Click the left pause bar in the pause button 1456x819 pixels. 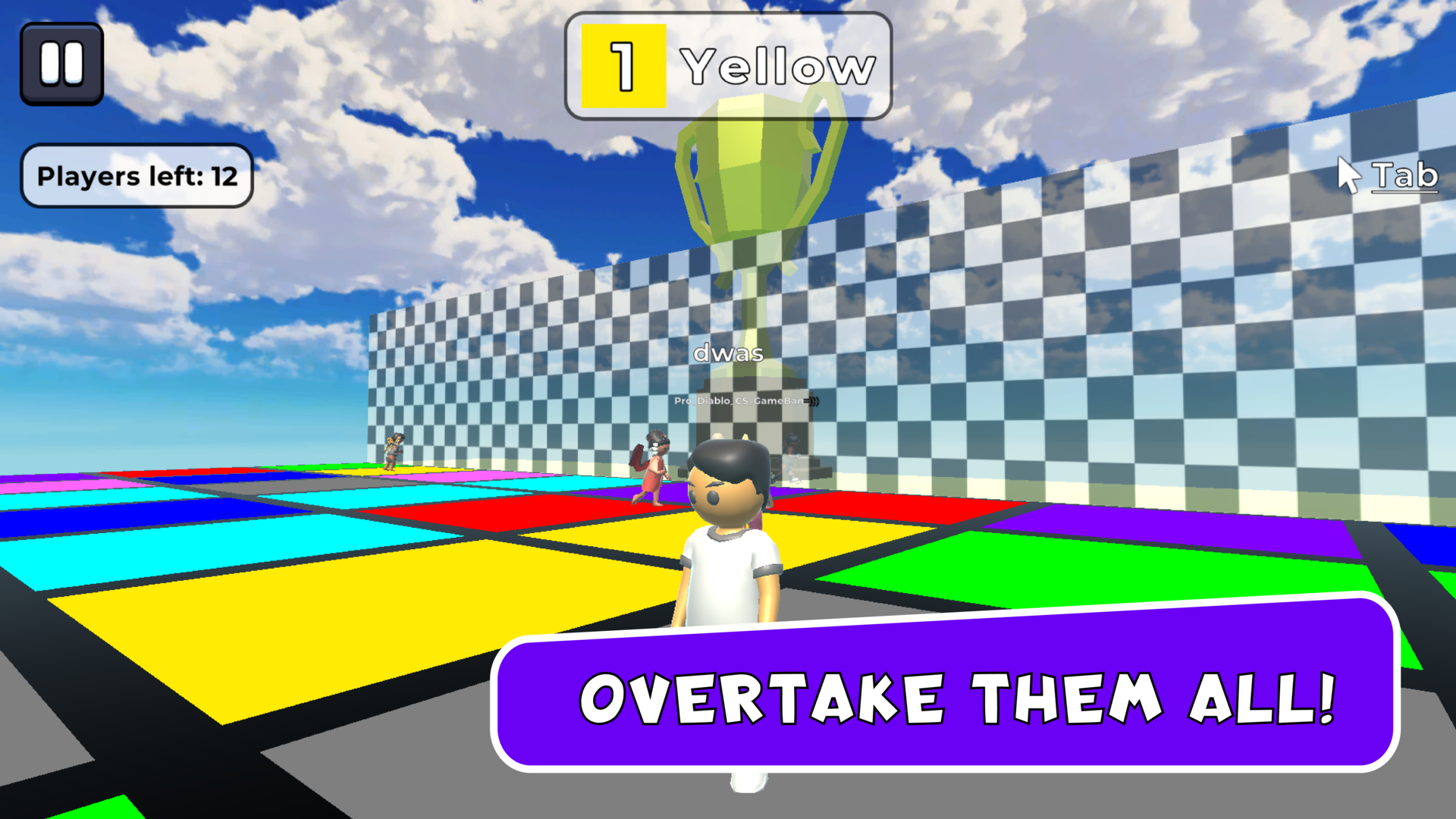51,62
